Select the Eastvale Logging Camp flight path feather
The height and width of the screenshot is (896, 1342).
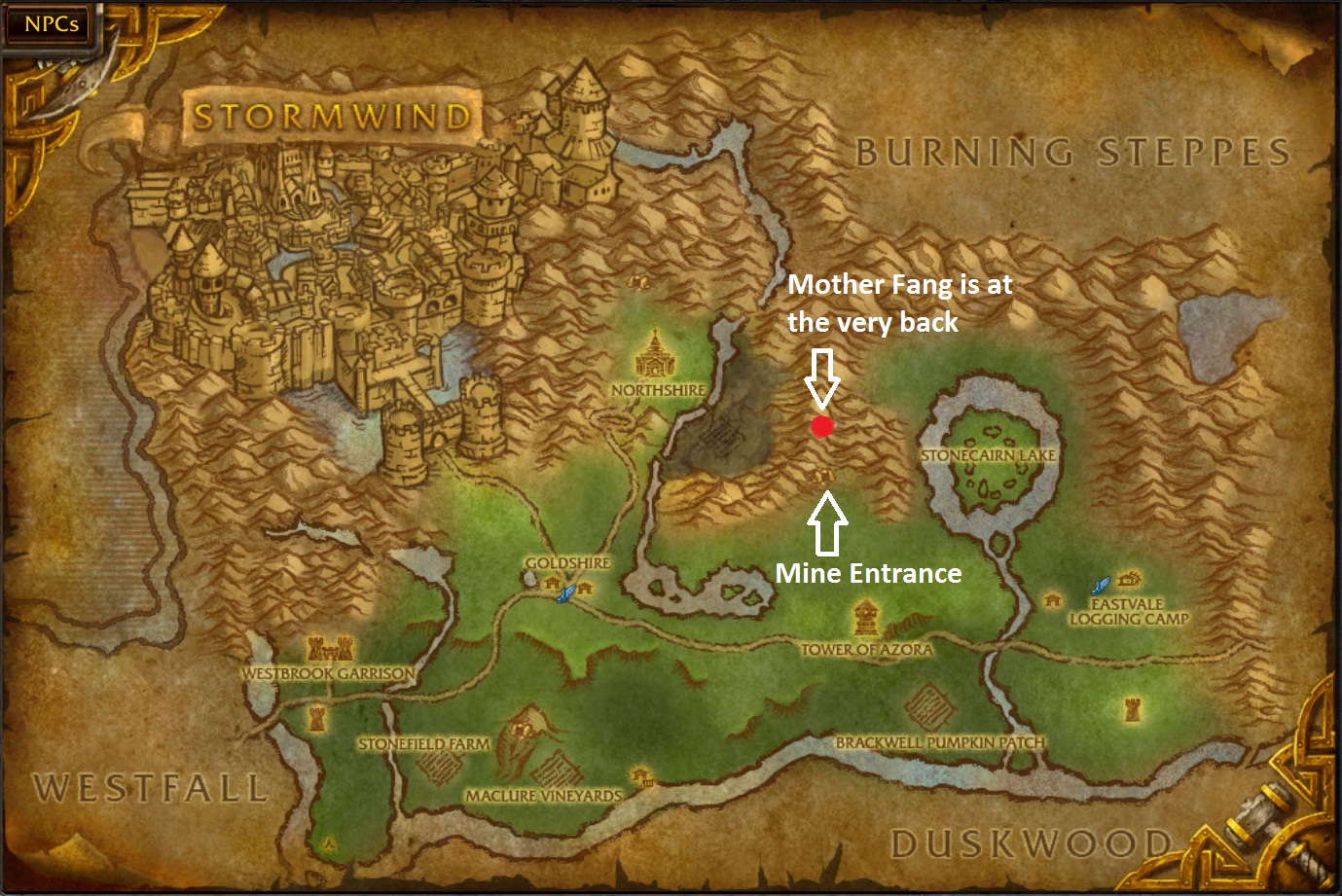(x=1100, y=586)
